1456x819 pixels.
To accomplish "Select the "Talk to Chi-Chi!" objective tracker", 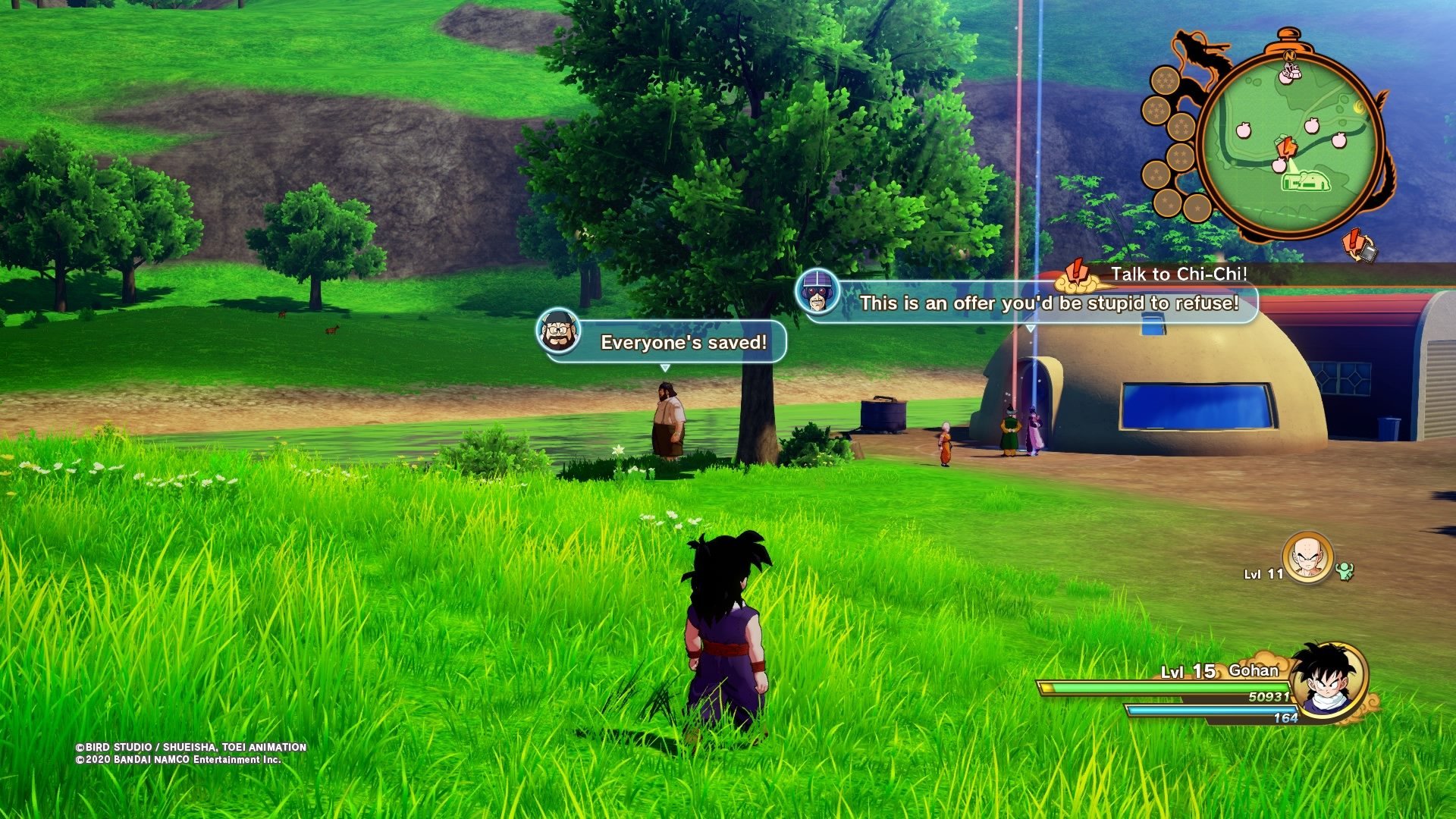I will tap(1178, 275).
